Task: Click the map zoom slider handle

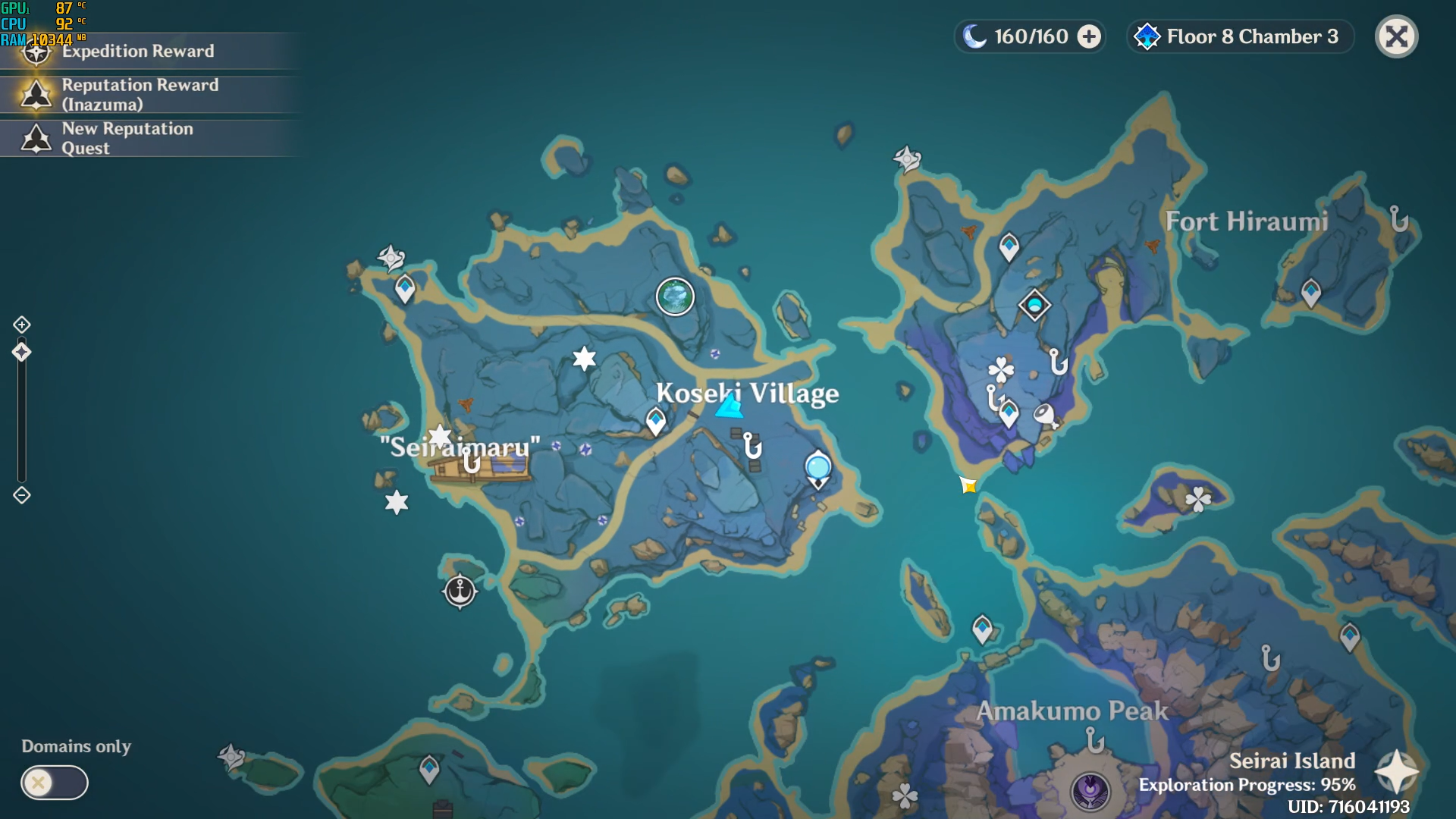Action: [22, 352]
